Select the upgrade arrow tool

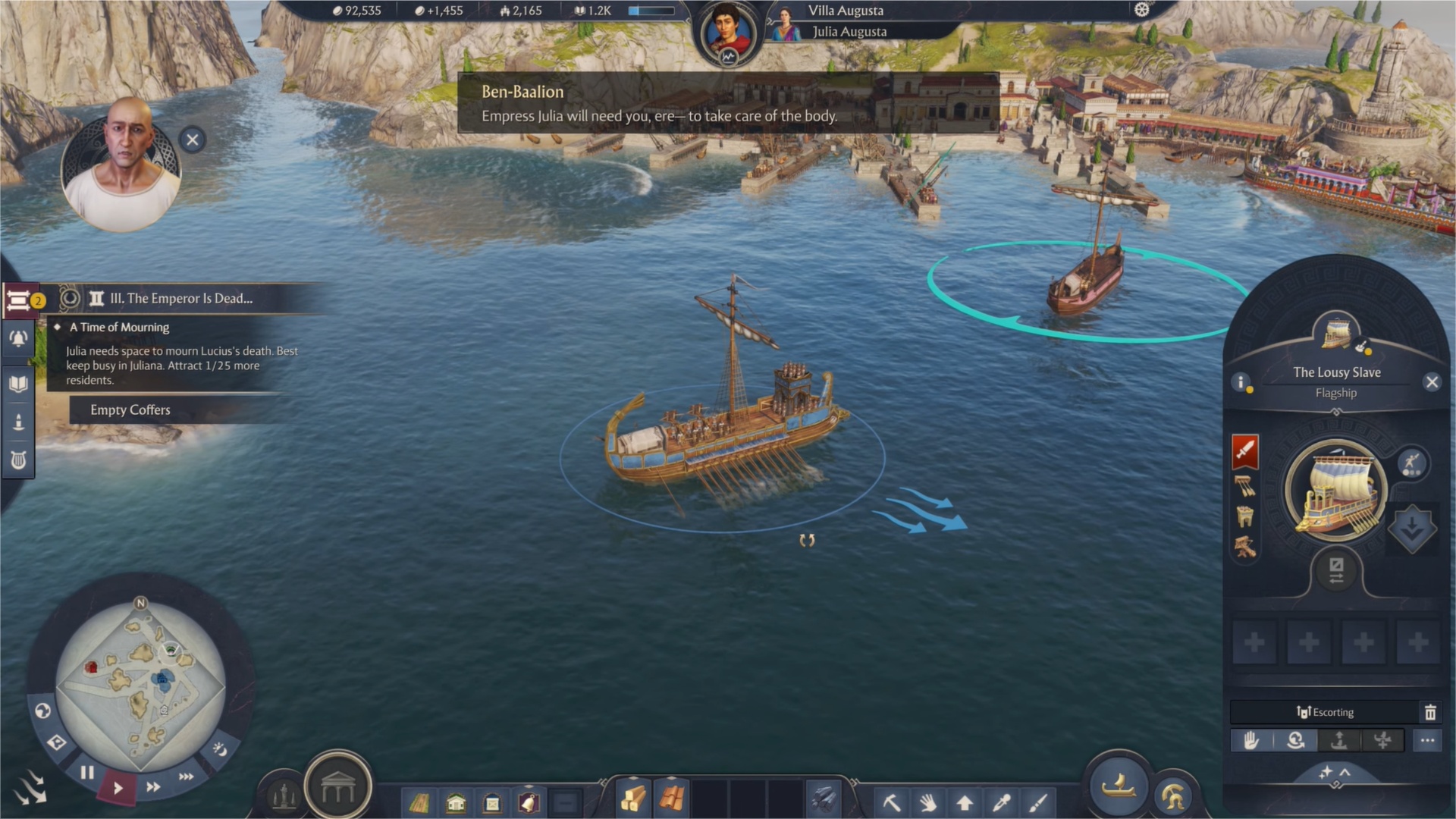(x=965, y=802)
